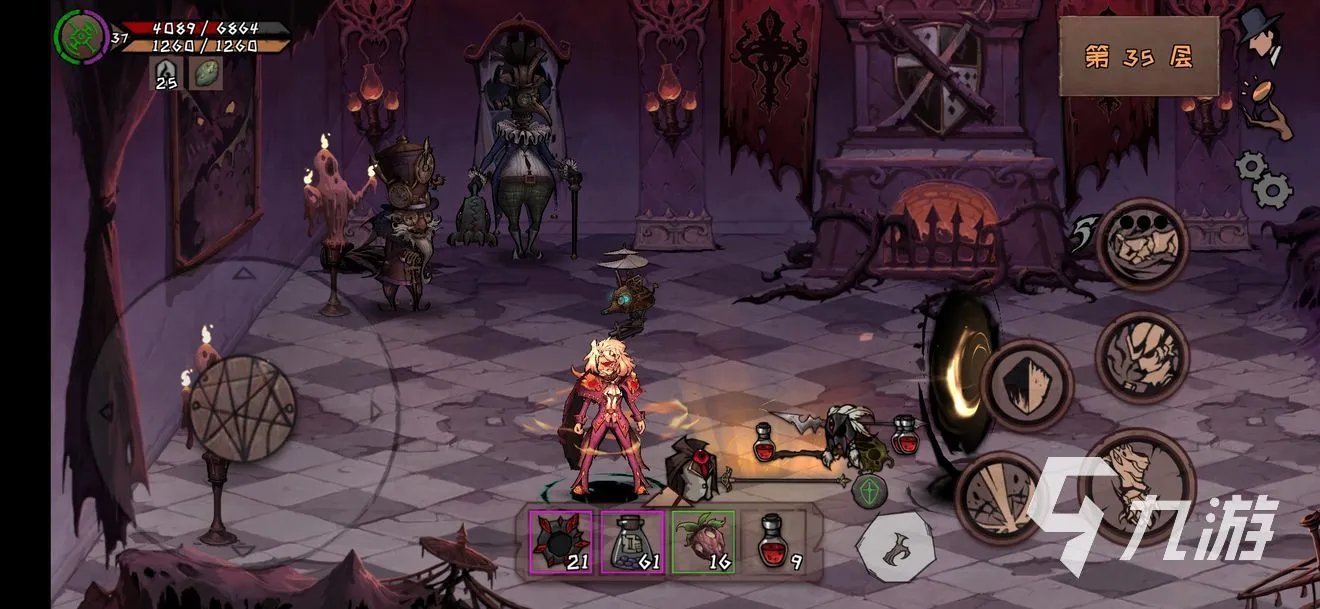
Task: Activate the skill with three dots
Action: click(1142, 243)
